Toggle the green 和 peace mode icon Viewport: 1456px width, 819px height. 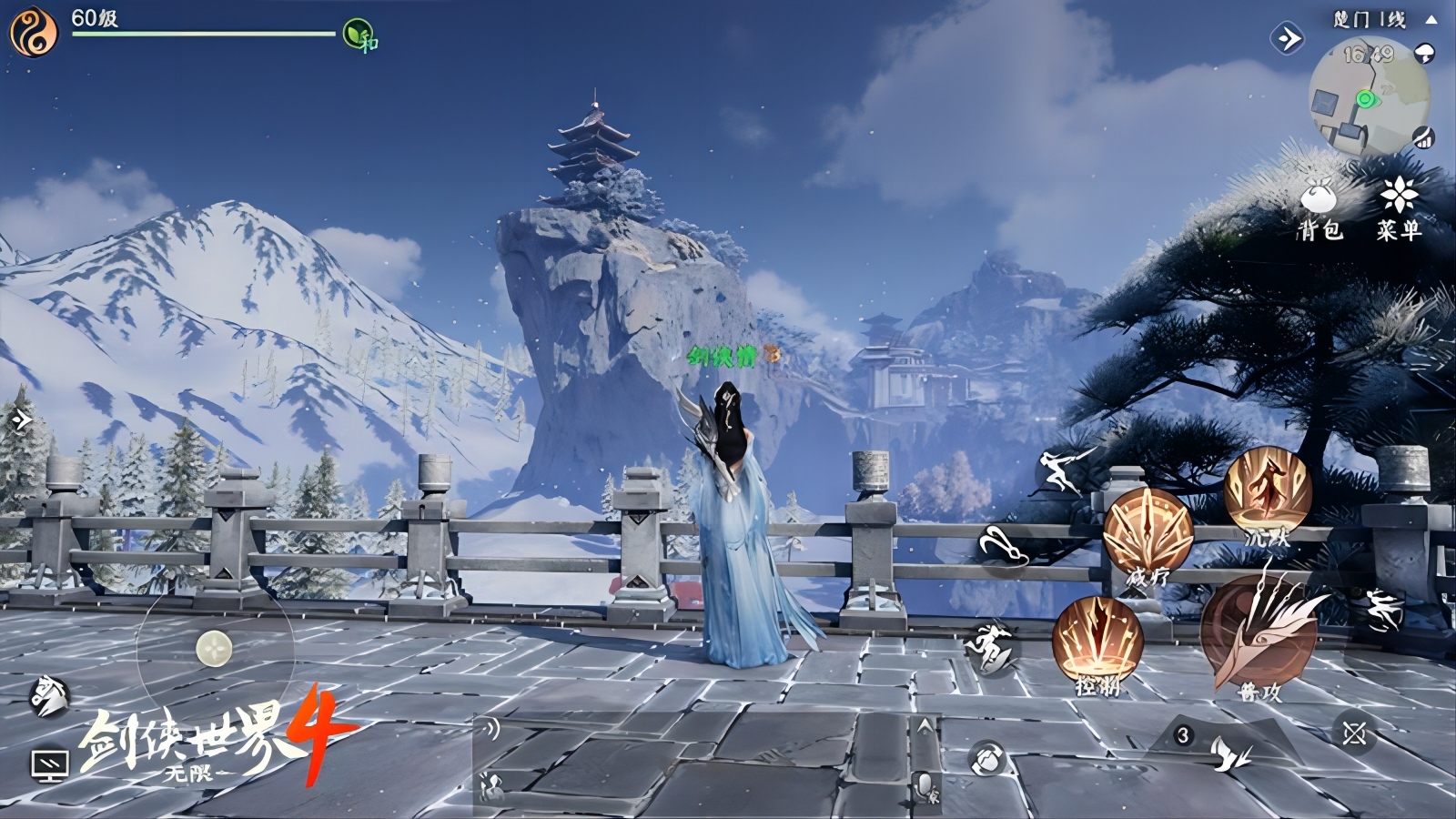pos(359,35)
